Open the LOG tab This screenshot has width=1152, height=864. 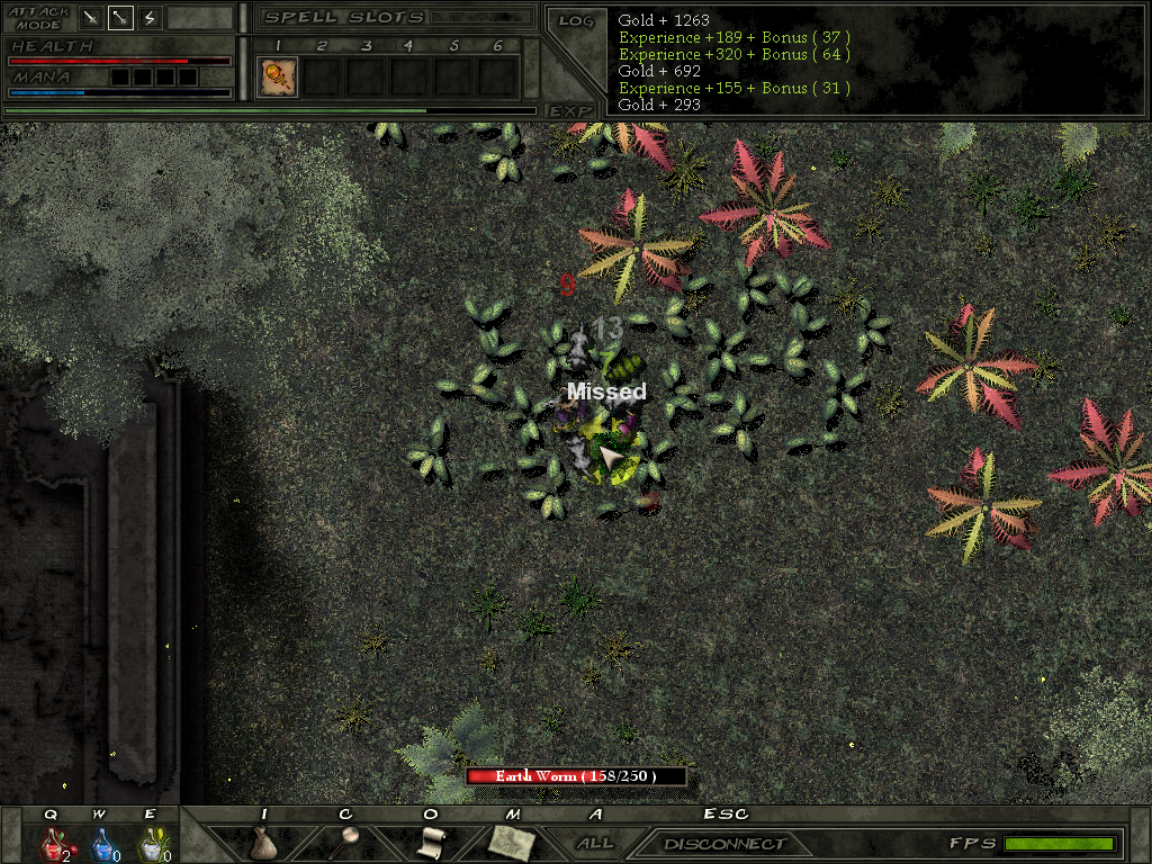click(x=577, y=20)
